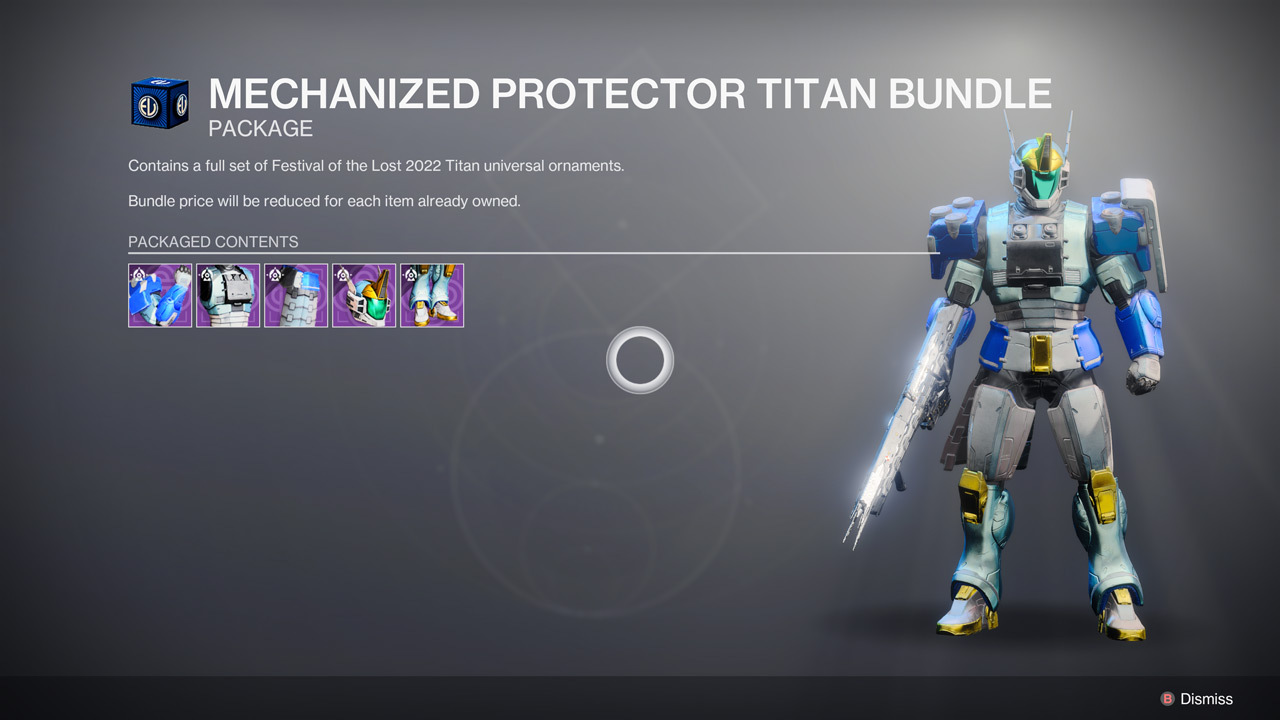Viewport: 1280px width, 720px height.
Task: Click the bundle description text about Festival ornaments
Action: pos(375,165)
